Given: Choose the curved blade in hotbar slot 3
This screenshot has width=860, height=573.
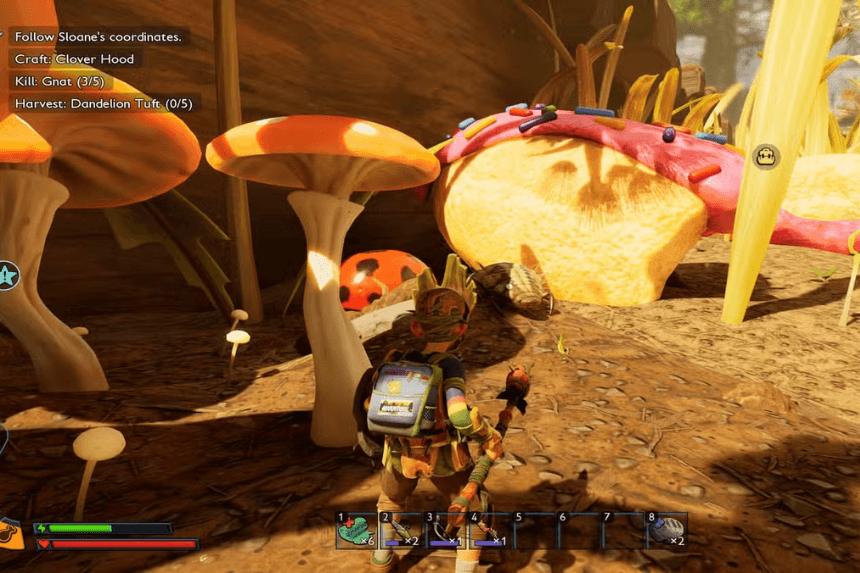Looking at the screenshot, I should coord(445,530).
